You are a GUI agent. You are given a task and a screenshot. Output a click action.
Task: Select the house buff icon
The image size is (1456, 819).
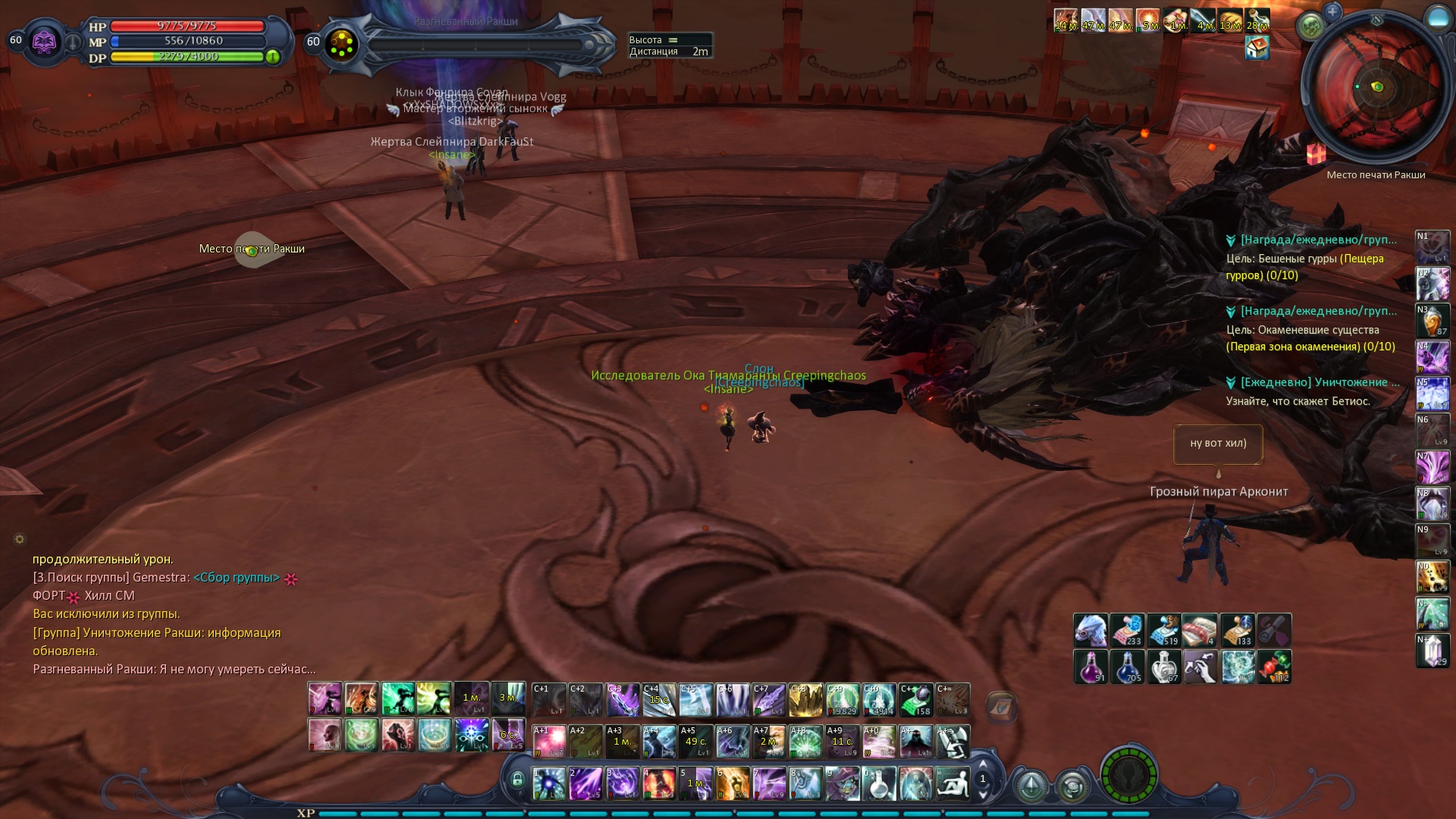[x=1257, y=49]
